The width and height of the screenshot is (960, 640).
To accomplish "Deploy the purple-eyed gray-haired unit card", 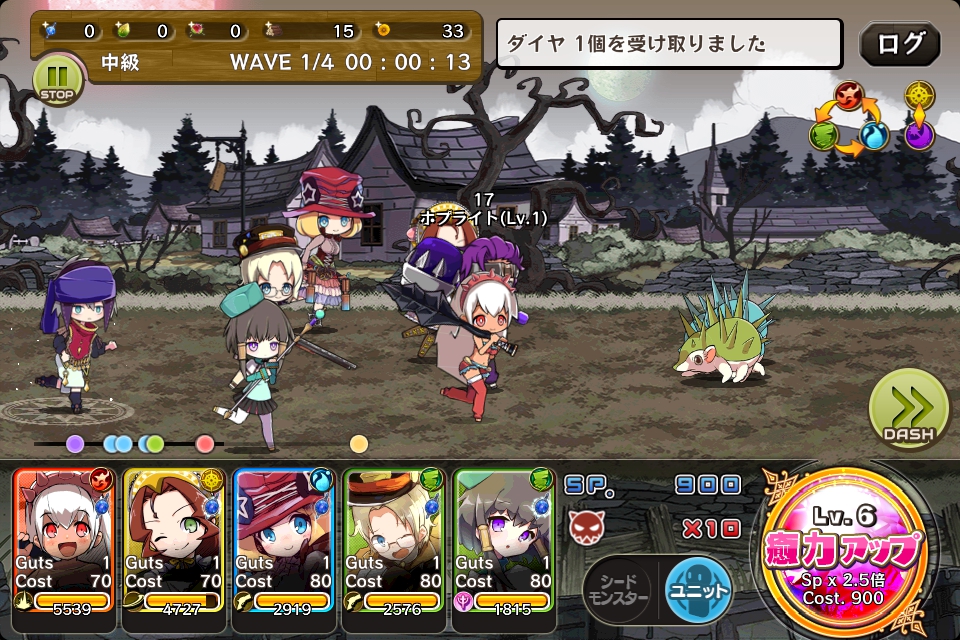I will [505, 540].
